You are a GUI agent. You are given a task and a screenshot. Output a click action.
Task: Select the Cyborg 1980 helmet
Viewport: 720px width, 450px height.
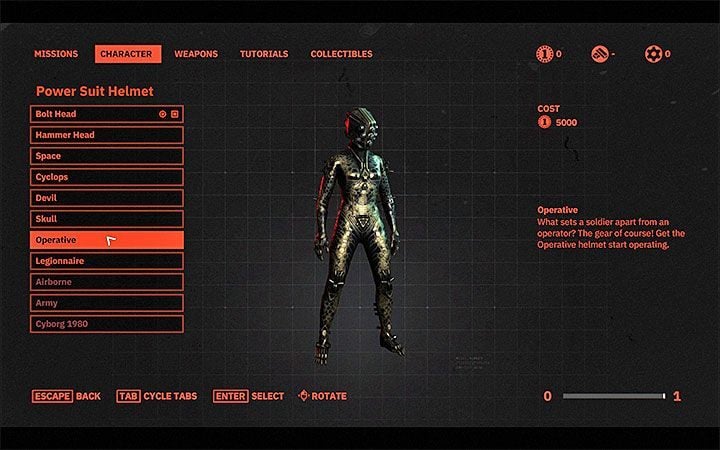(x=106, y=324)
